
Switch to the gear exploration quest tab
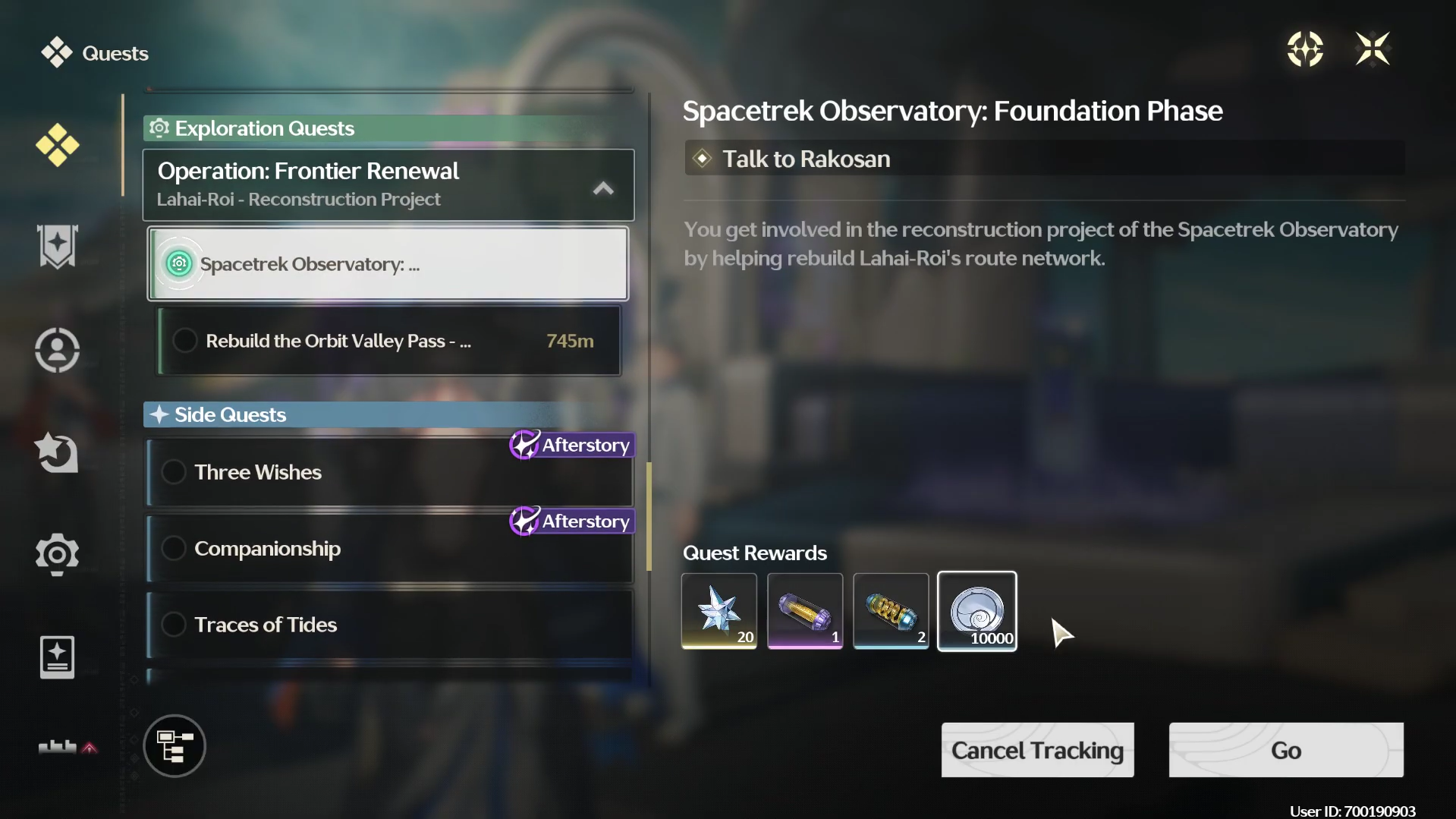[58, 554]
